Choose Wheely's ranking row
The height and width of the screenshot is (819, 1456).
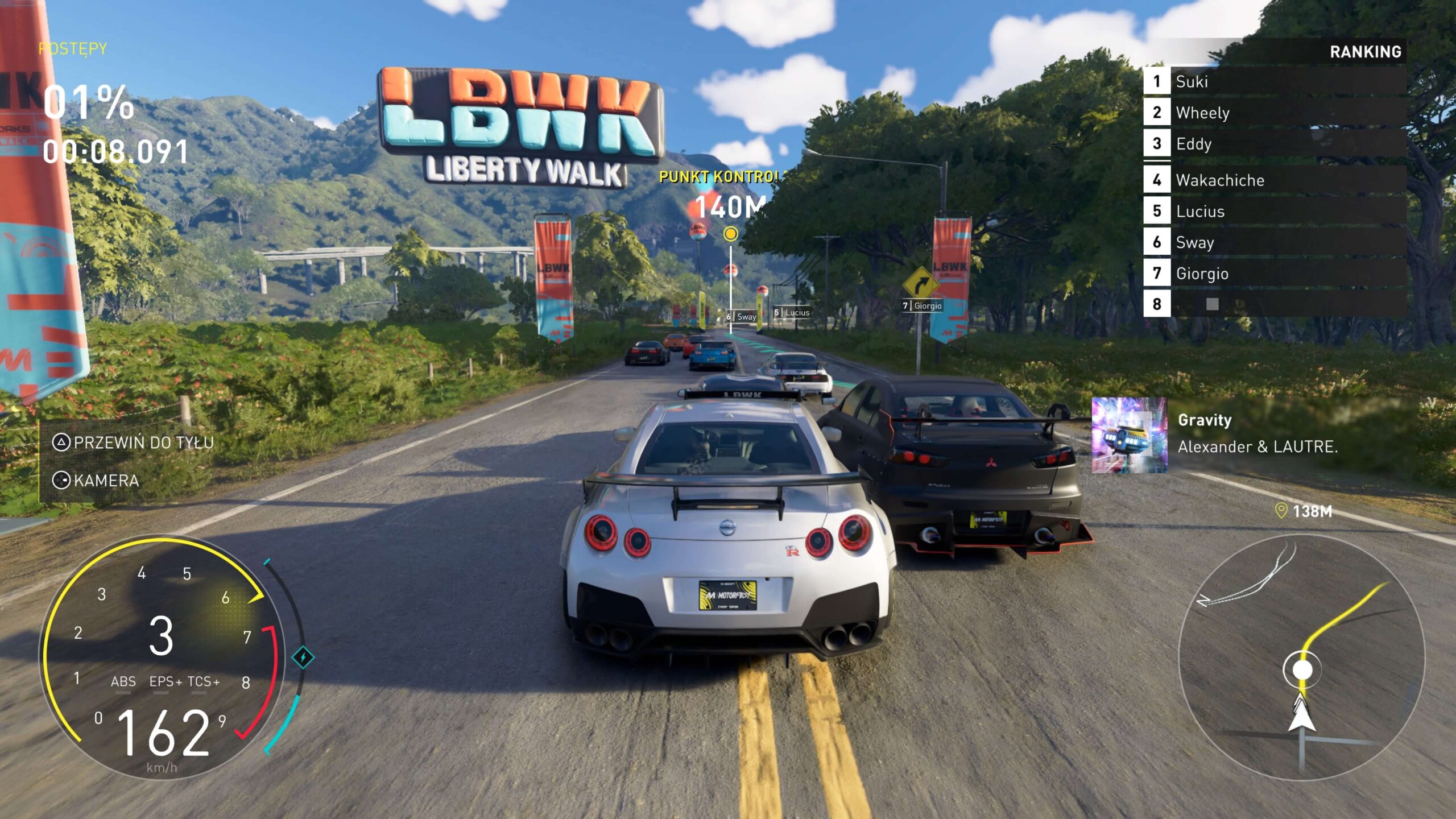click(x=1274, y=113)
